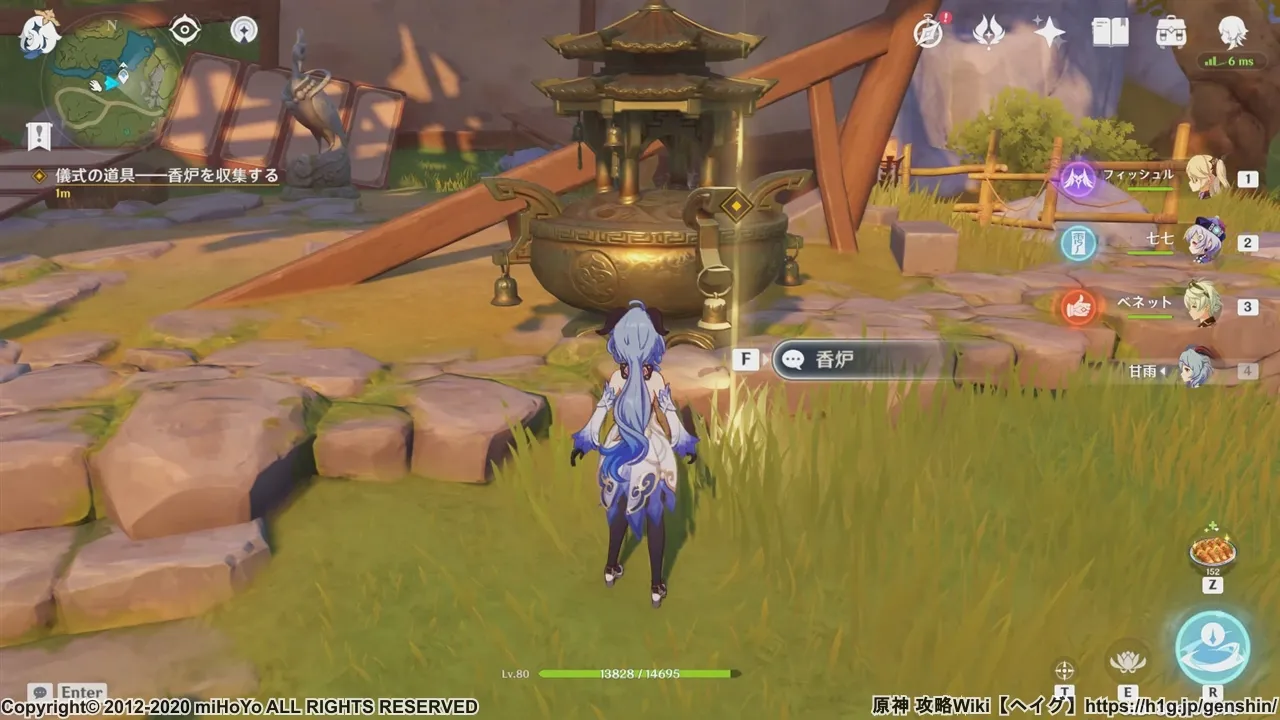The height and width of the screenshot is (720, 1280).
Task: Trigger Fischl's purple elemental burst icon
Action: [x=1076, y=178]
